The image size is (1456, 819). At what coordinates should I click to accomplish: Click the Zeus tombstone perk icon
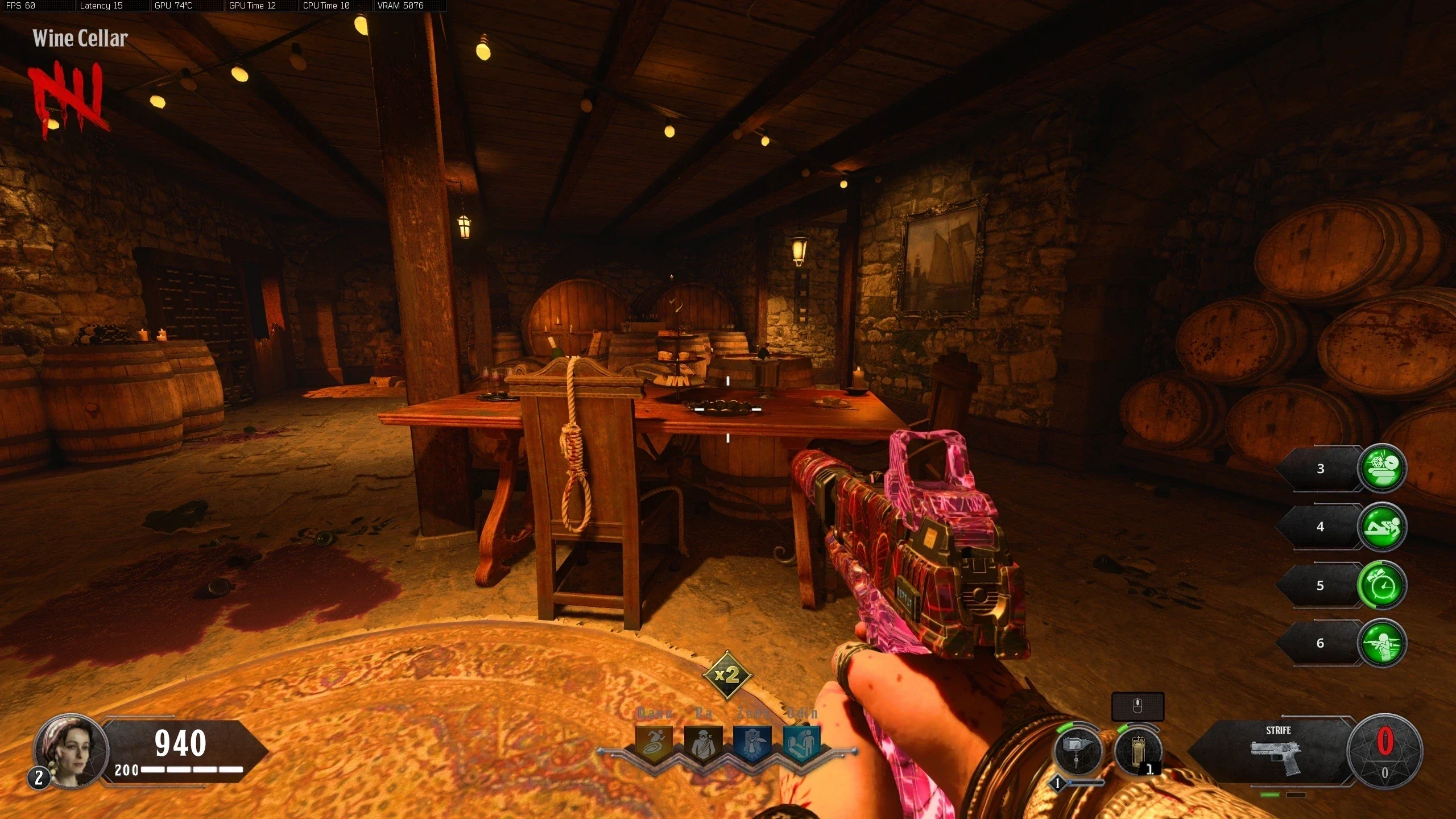tap(752, 742)
